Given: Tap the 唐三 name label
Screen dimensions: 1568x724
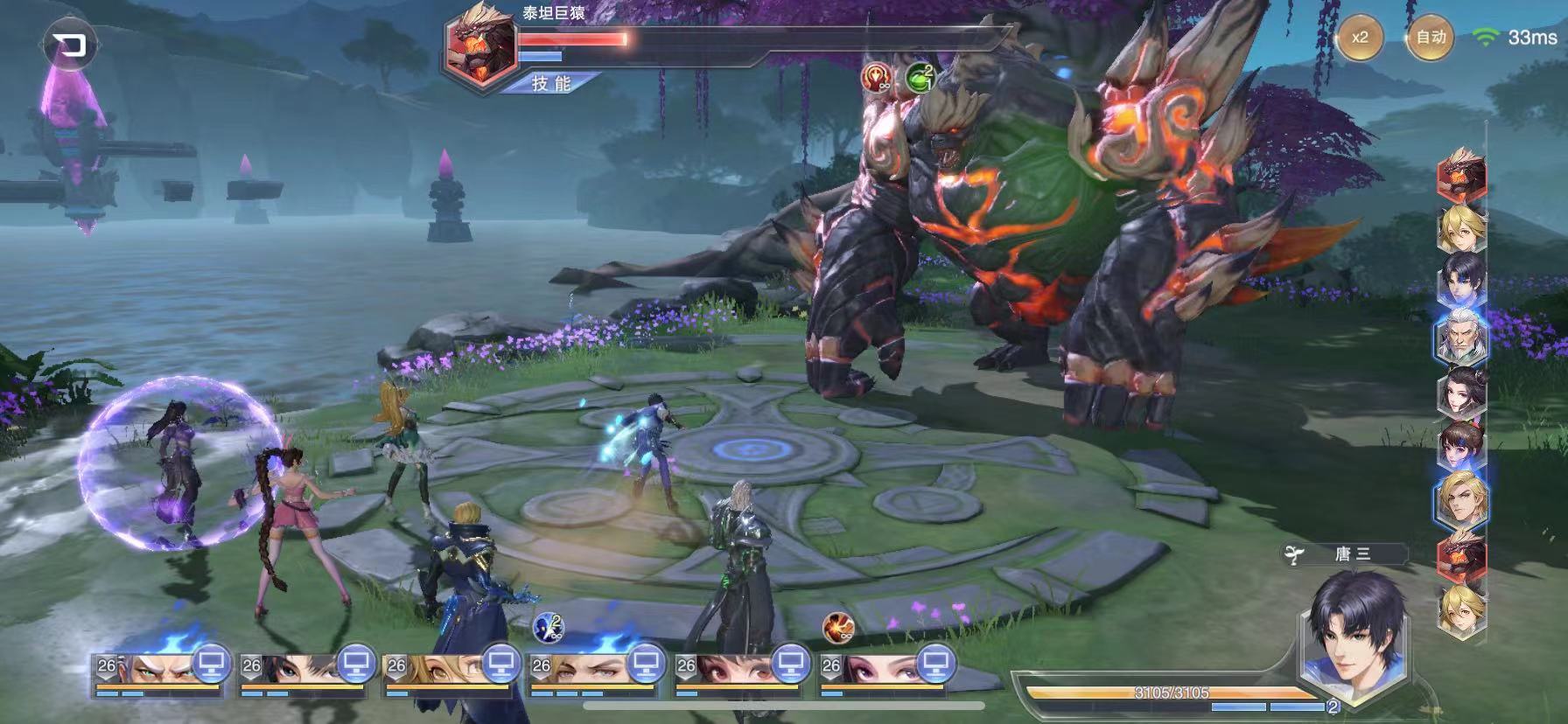Looking at the screenshot, I should [x=1353, y=554].
